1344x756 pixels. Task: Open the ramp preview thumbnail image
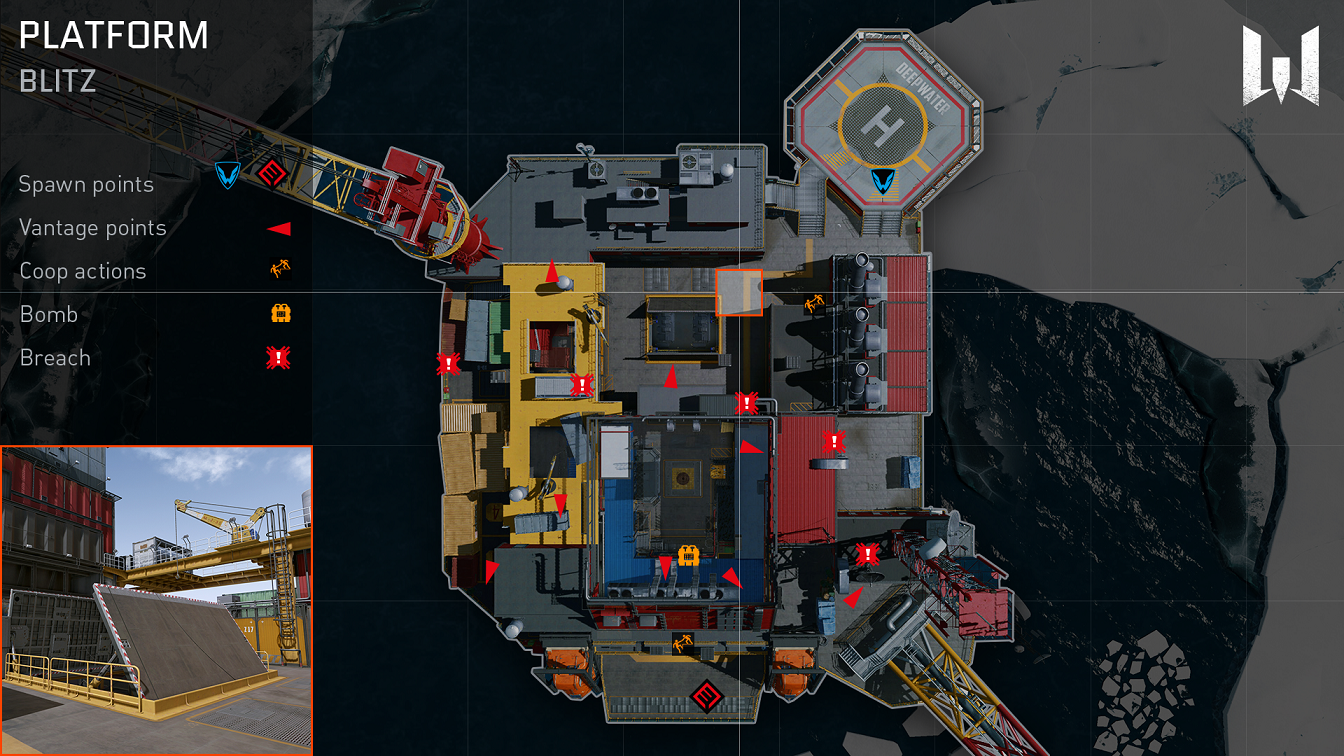tap(156, 600)
